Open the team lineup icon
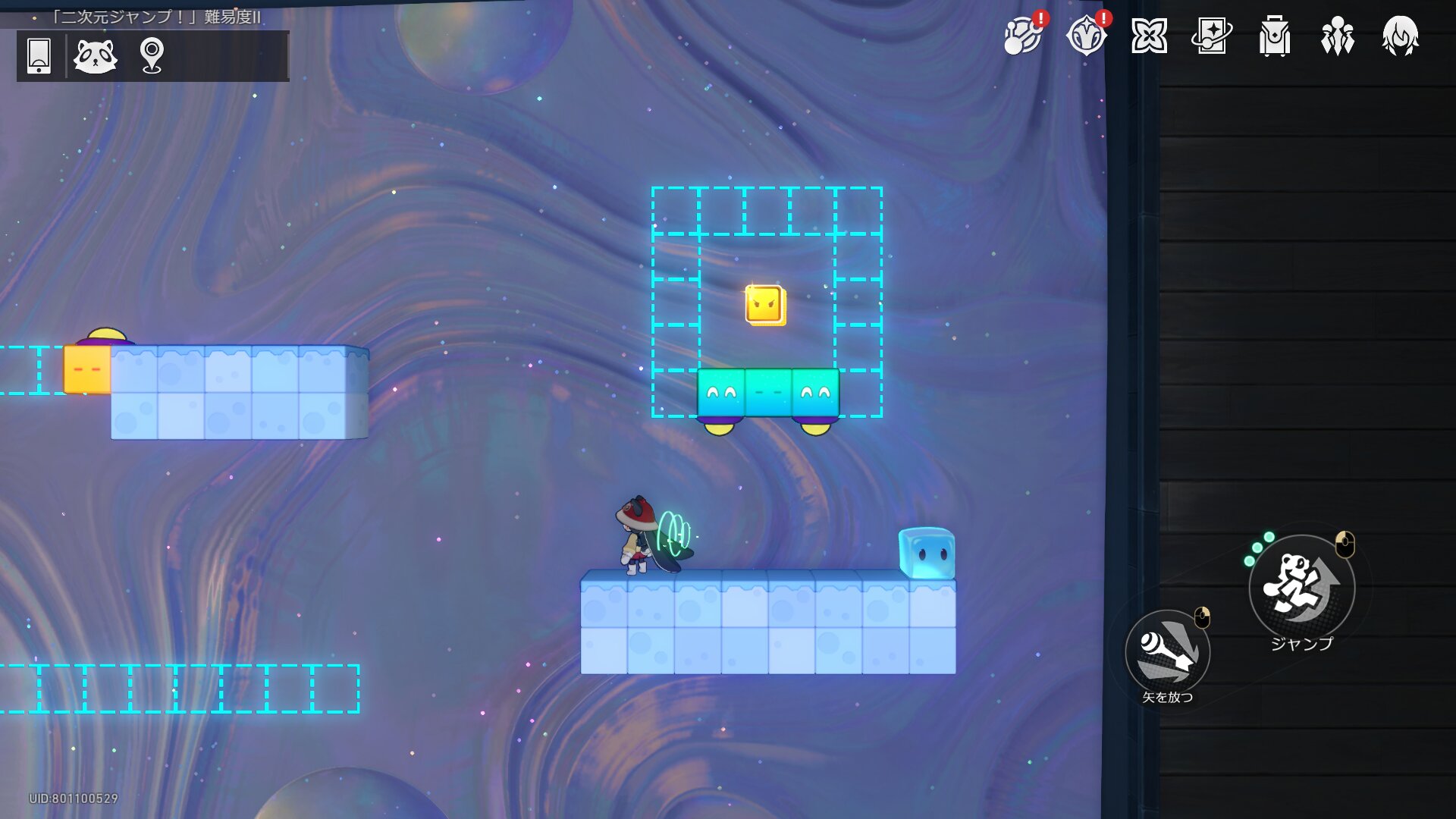1456x819 pixels. [x=1338, y=36]
